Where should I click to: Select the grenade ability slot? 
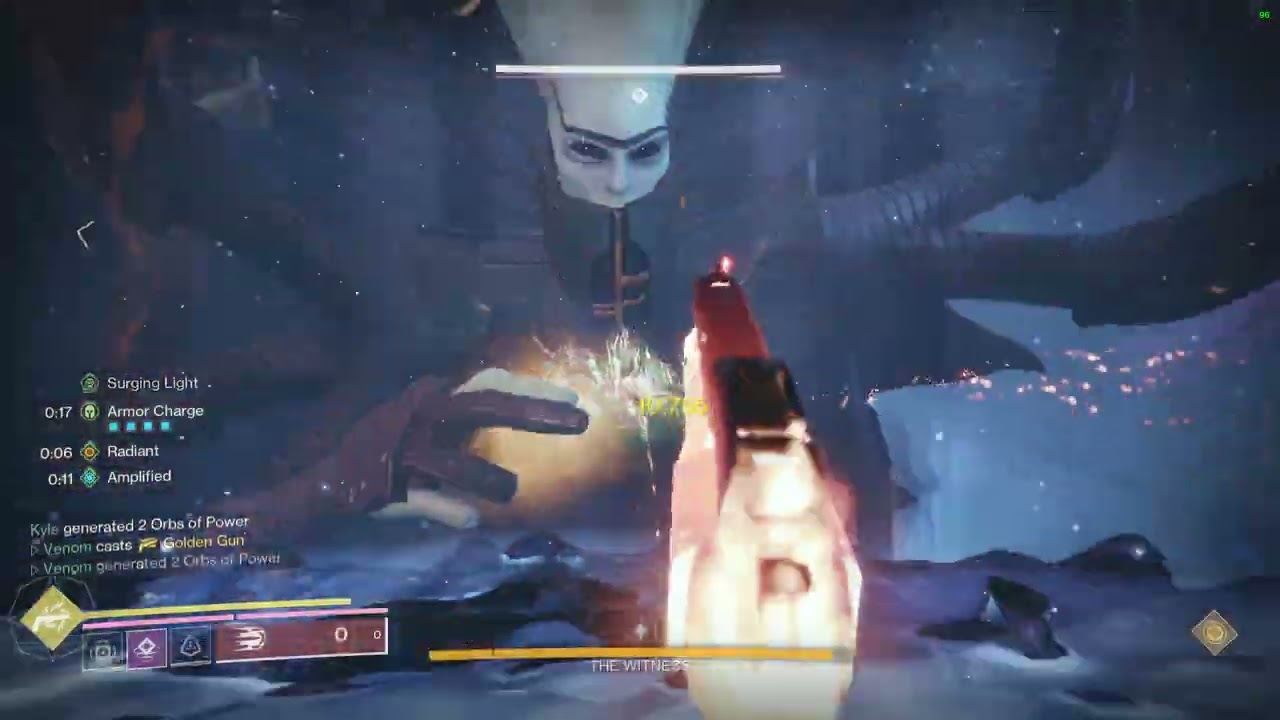tap(103, 650)
